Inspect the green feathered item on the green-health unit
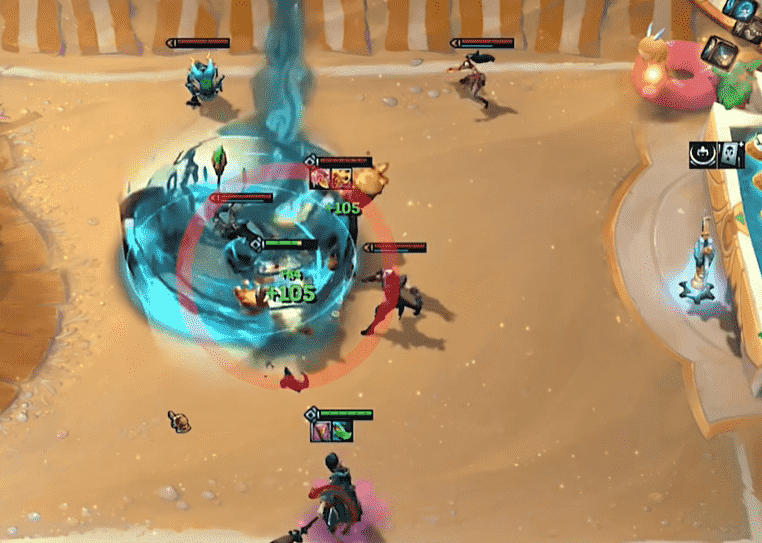The height and width of the screenshot is (543, 762). 344,431
